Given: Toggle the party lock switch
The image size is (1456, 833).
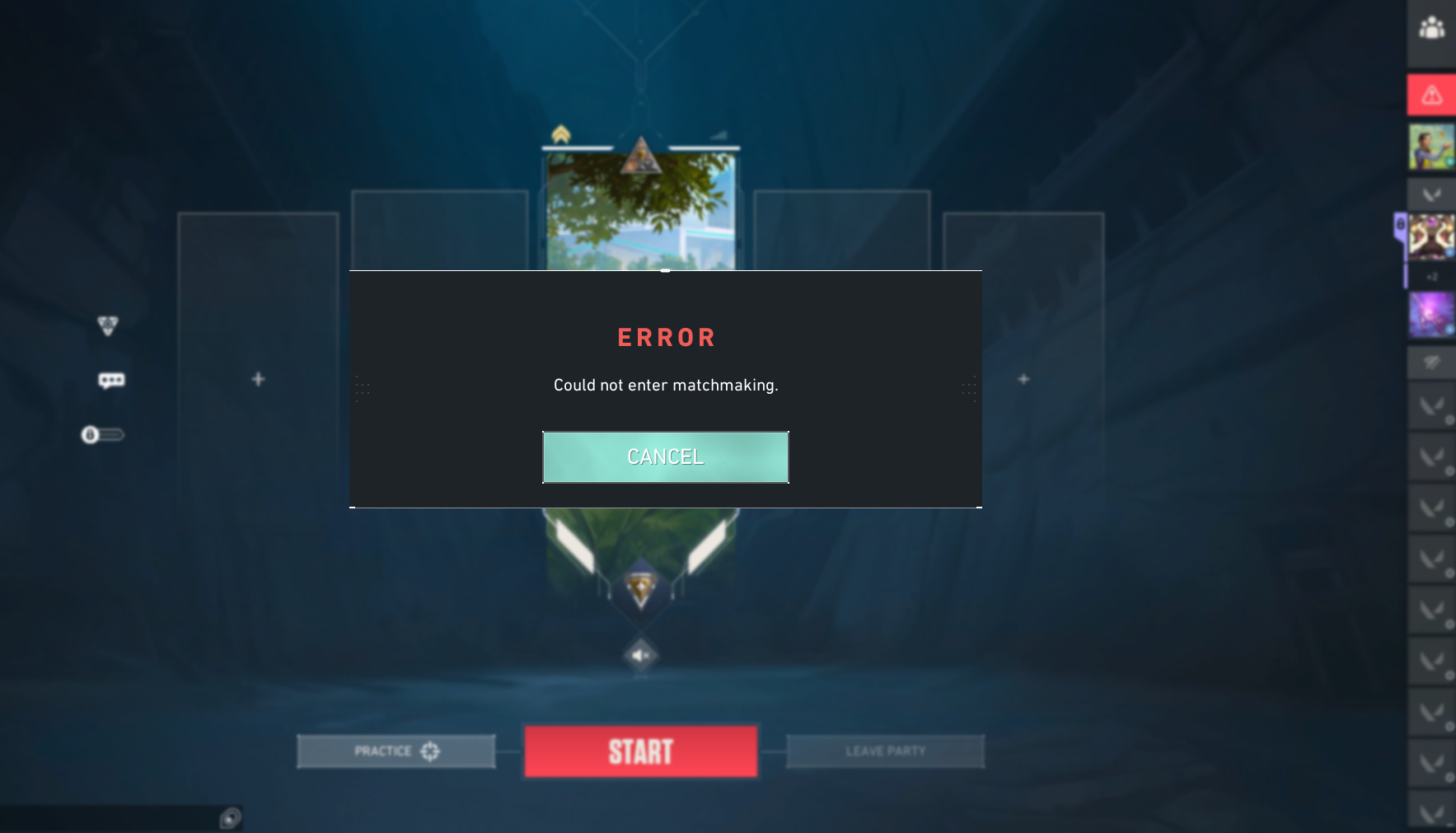Looking at the screenshot, I should pyautogui.click(x=105, y=433).
